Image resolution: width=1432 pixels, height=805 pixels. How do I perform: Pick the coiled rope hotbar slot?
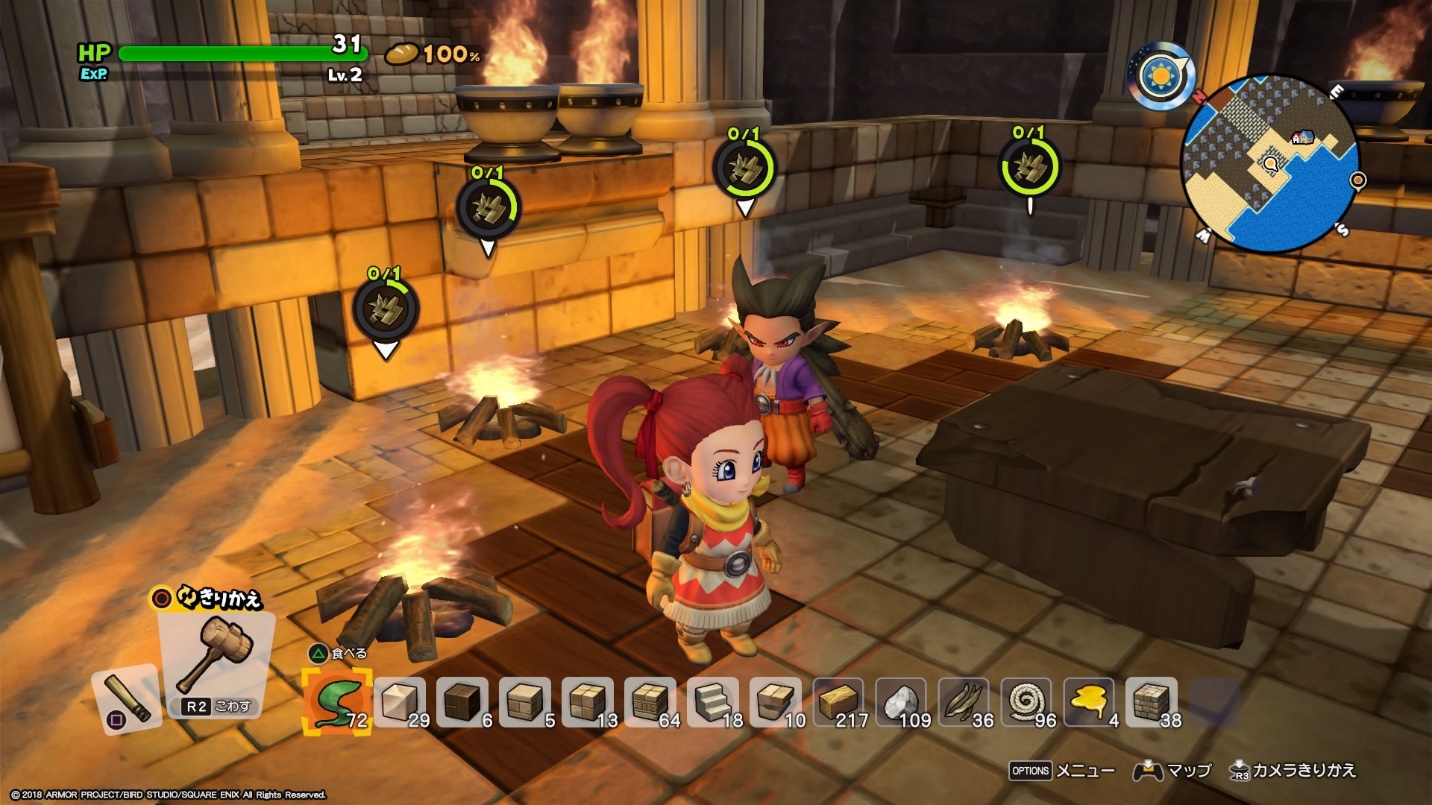tap(1027, 702)
